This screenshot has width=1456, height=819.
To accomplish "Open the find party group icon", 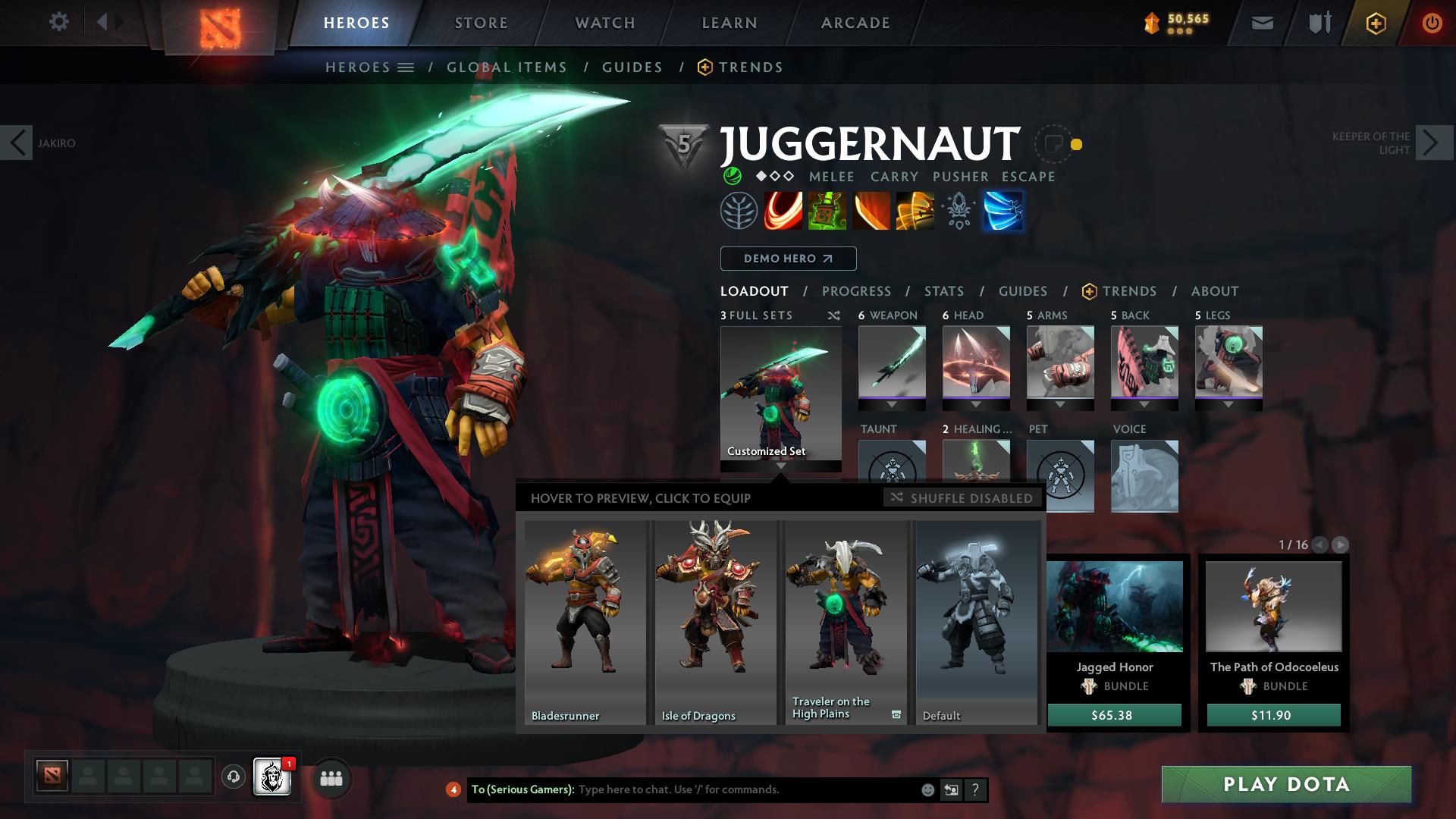I will [330, 778].
